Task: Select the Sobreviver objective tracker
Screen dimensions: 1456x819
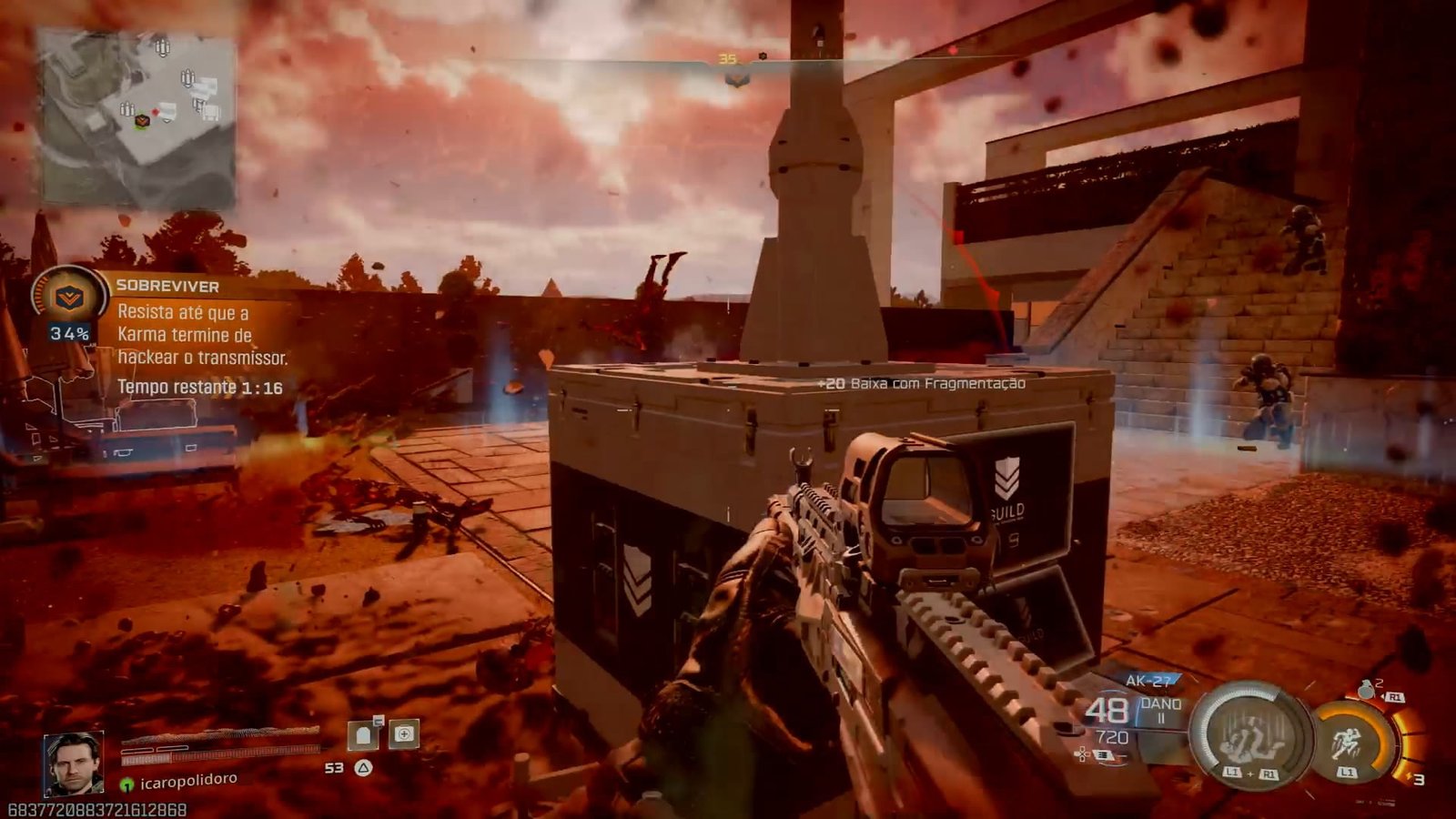Action: point(167,286)
